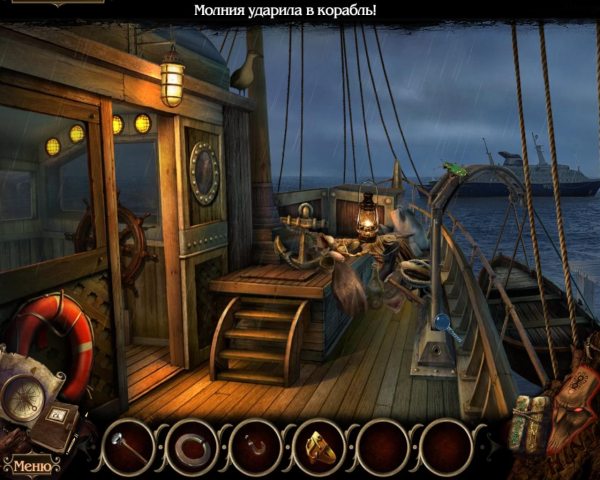Open the Меню button
The width and height of the screenshot is (600, 480).
coord(29,465)
